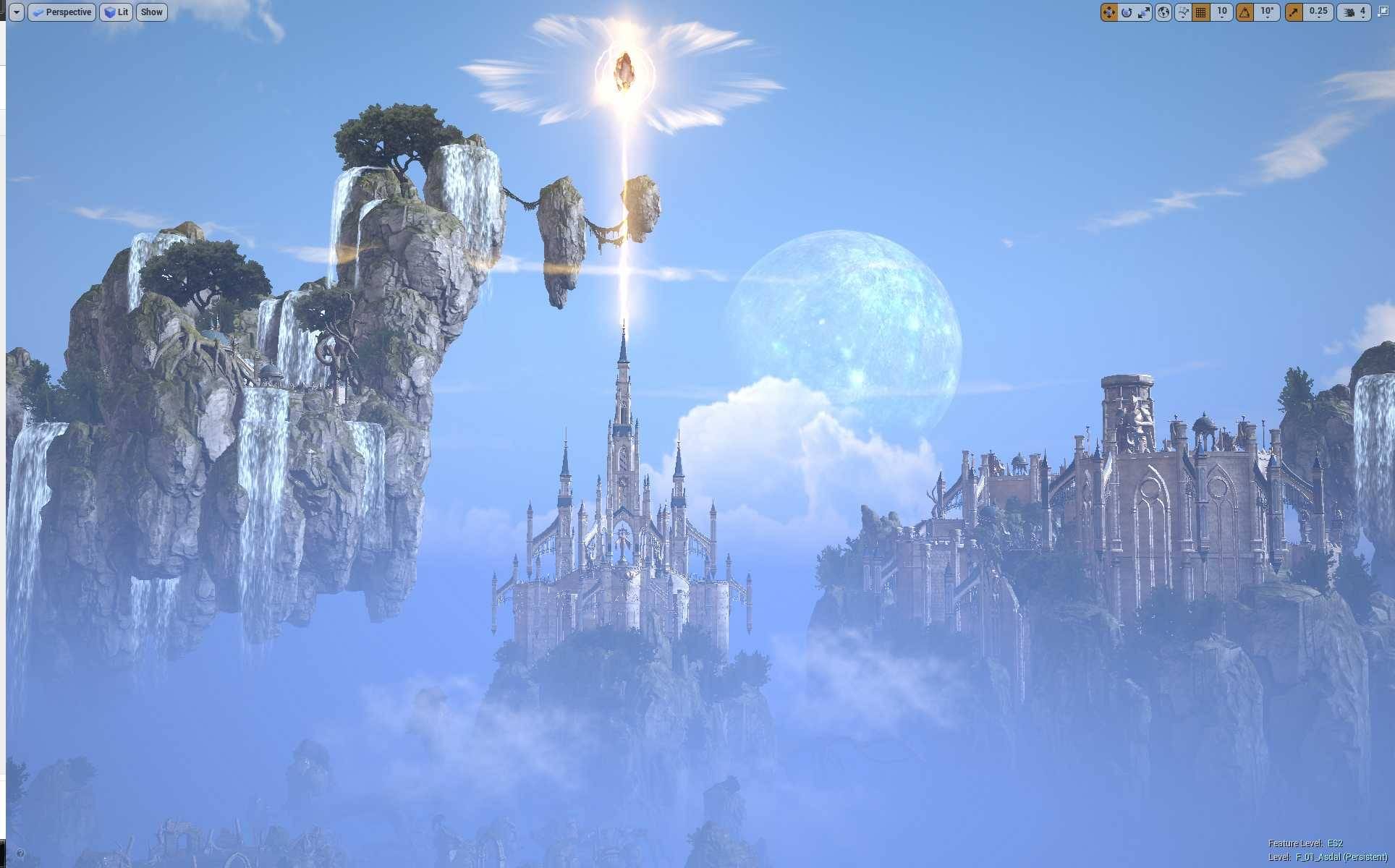Open the Perspective view mode menu

[62, 12]
